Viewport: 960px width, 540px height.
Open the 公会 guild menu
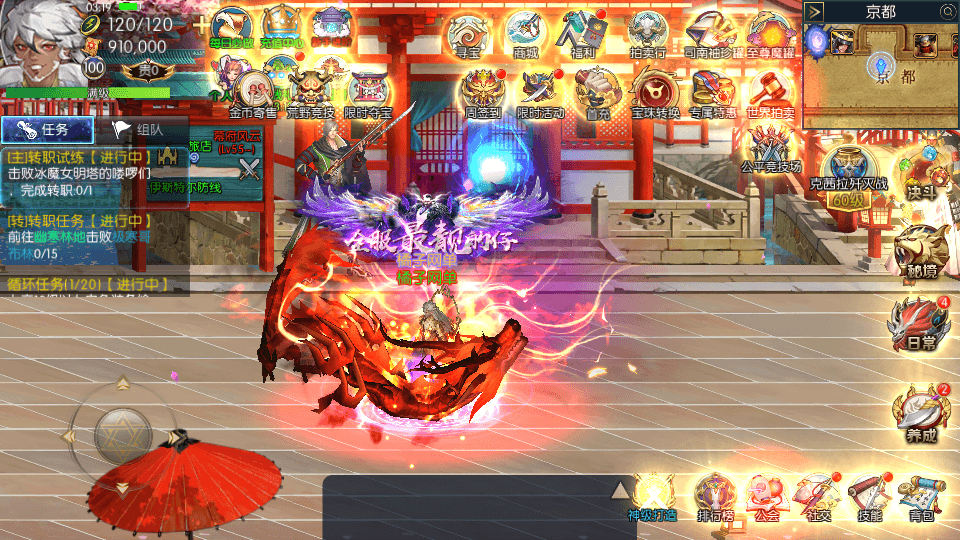point(767,495)
